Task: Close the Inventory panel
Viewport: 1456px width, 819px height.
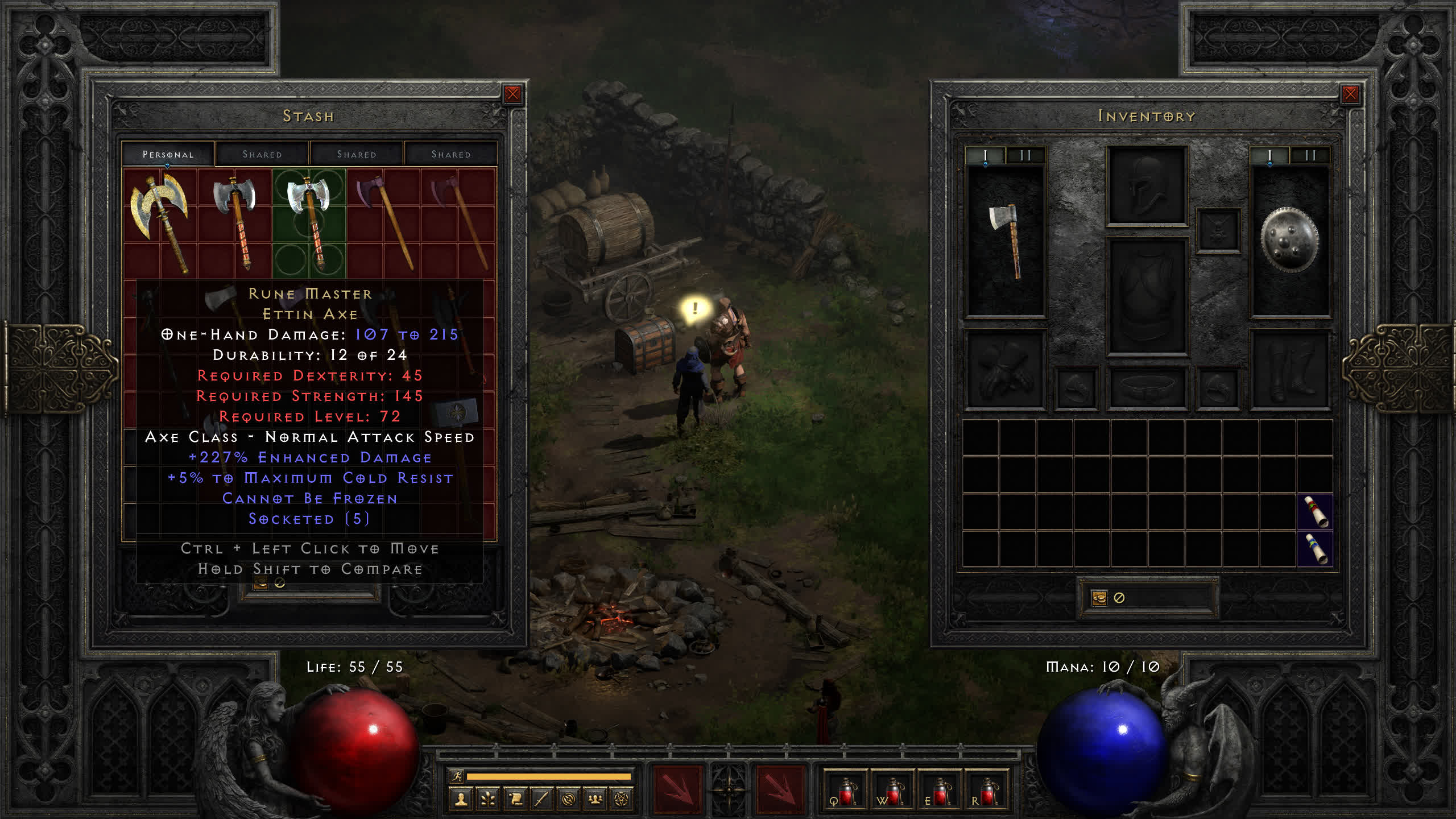Action: coord(1350,94)
